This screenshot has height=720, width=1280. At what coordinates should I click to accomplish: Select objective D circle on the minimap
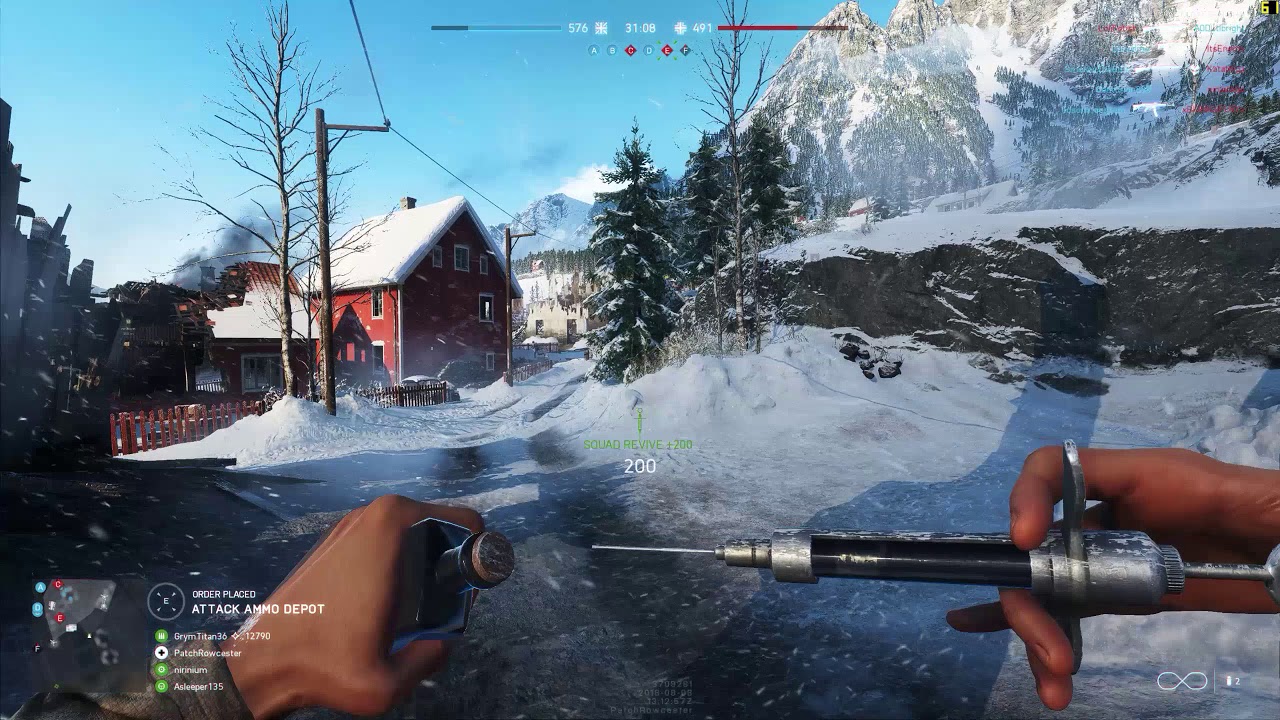tap(37, 608)
